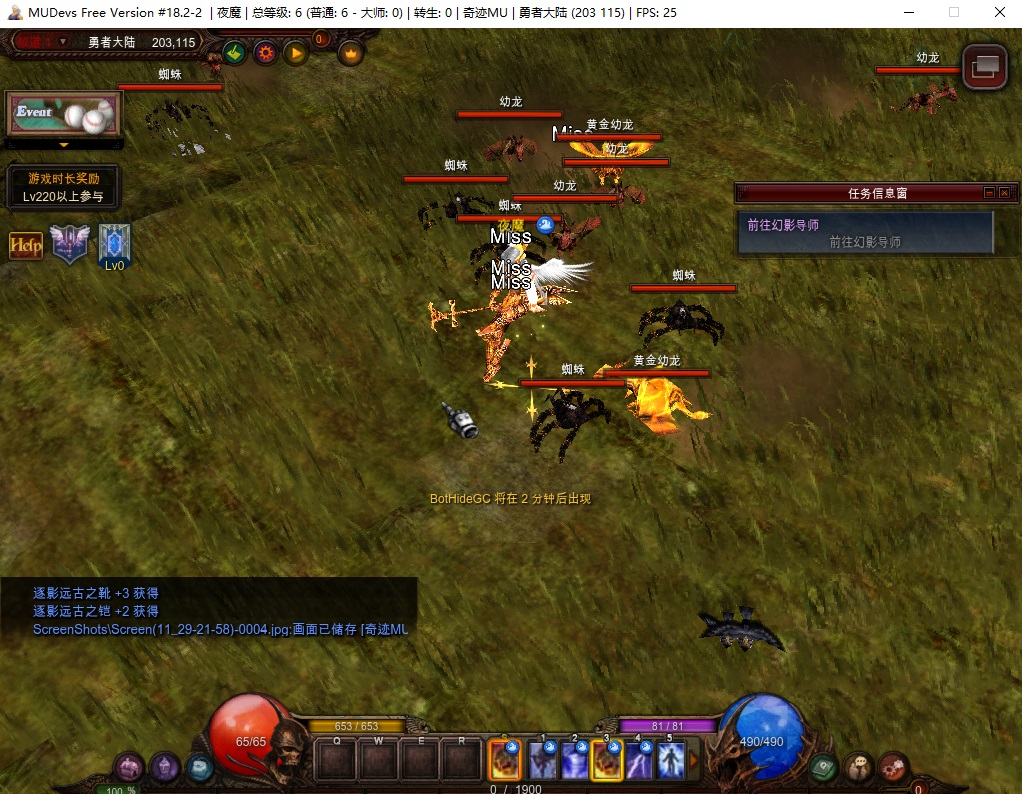Expand the arrow under the Event banner
Viewport: 1022px width, 794px height.
(63, 145)
